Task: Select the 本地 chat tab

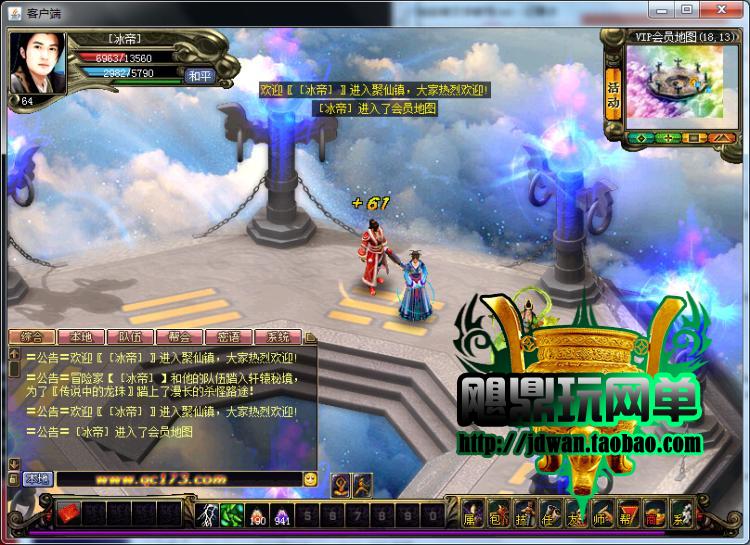Action: (x=80, y=337)
